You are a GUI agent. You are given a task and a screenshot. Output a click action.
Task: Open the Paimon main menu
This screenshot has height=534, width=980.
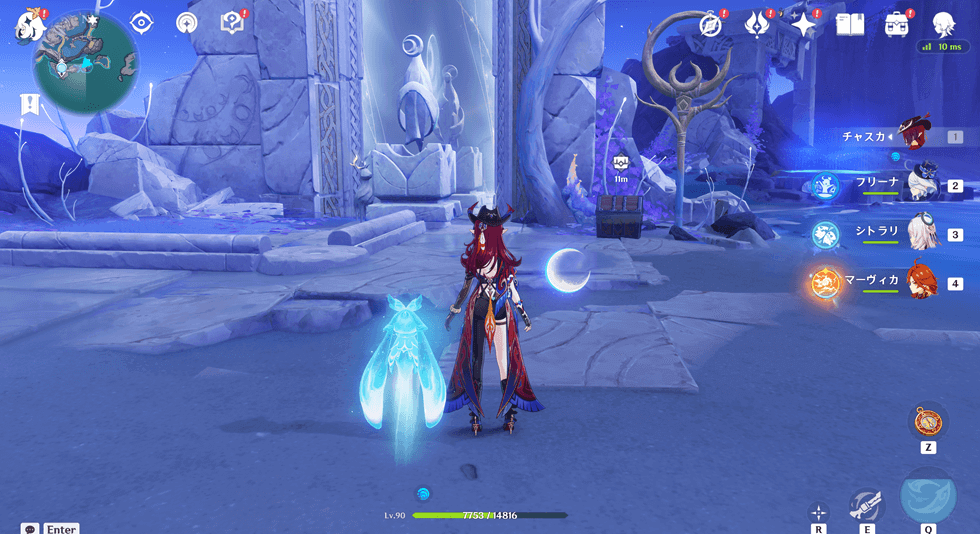coord(25,27)
